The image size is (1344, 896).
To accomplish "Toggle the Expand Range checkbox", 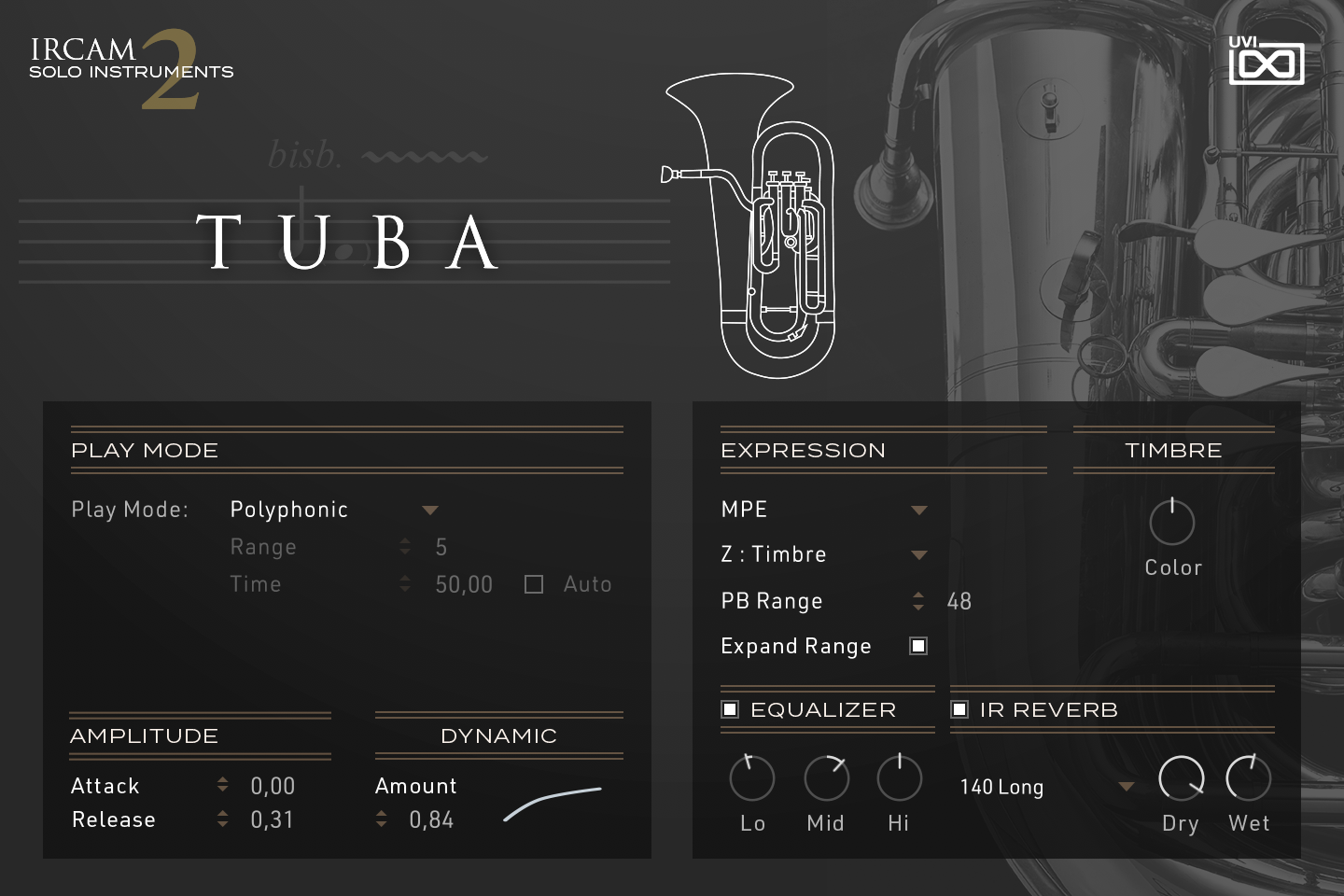I will (x=917, y=645).
